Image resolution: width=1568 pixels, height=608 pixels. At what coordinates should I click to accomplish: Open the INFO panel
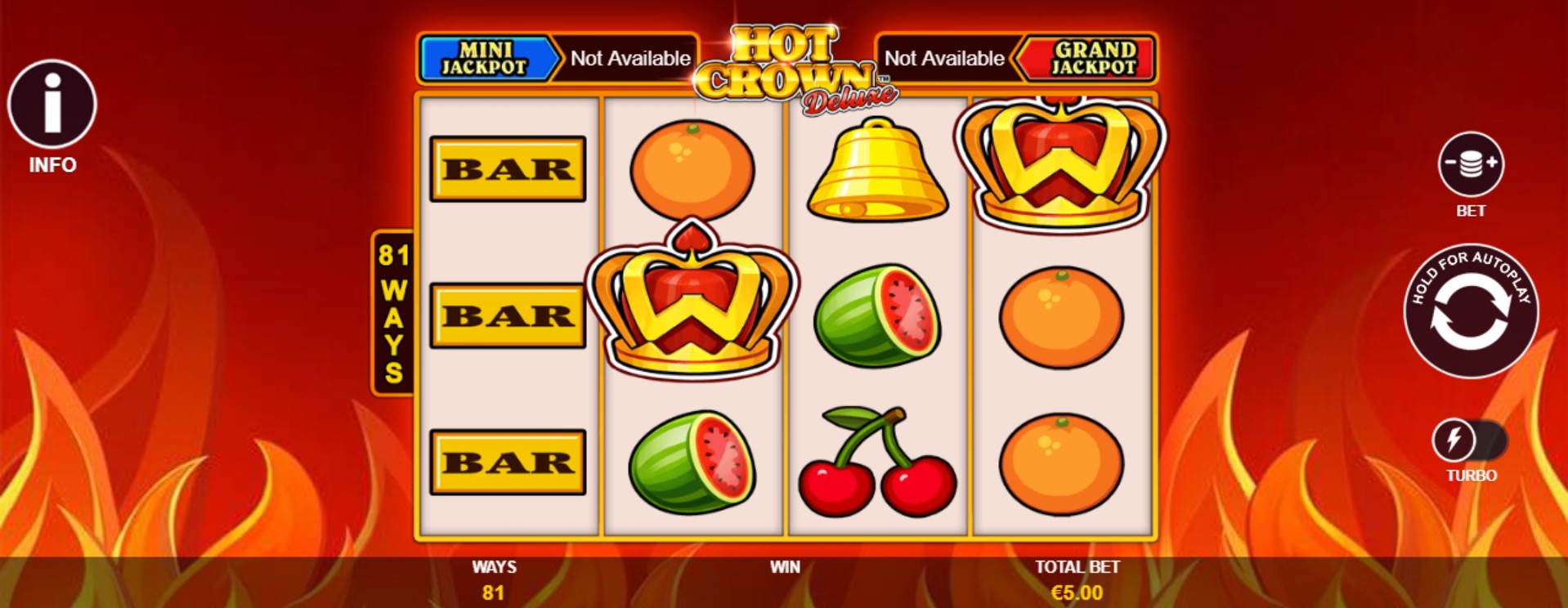click(51, 103)
